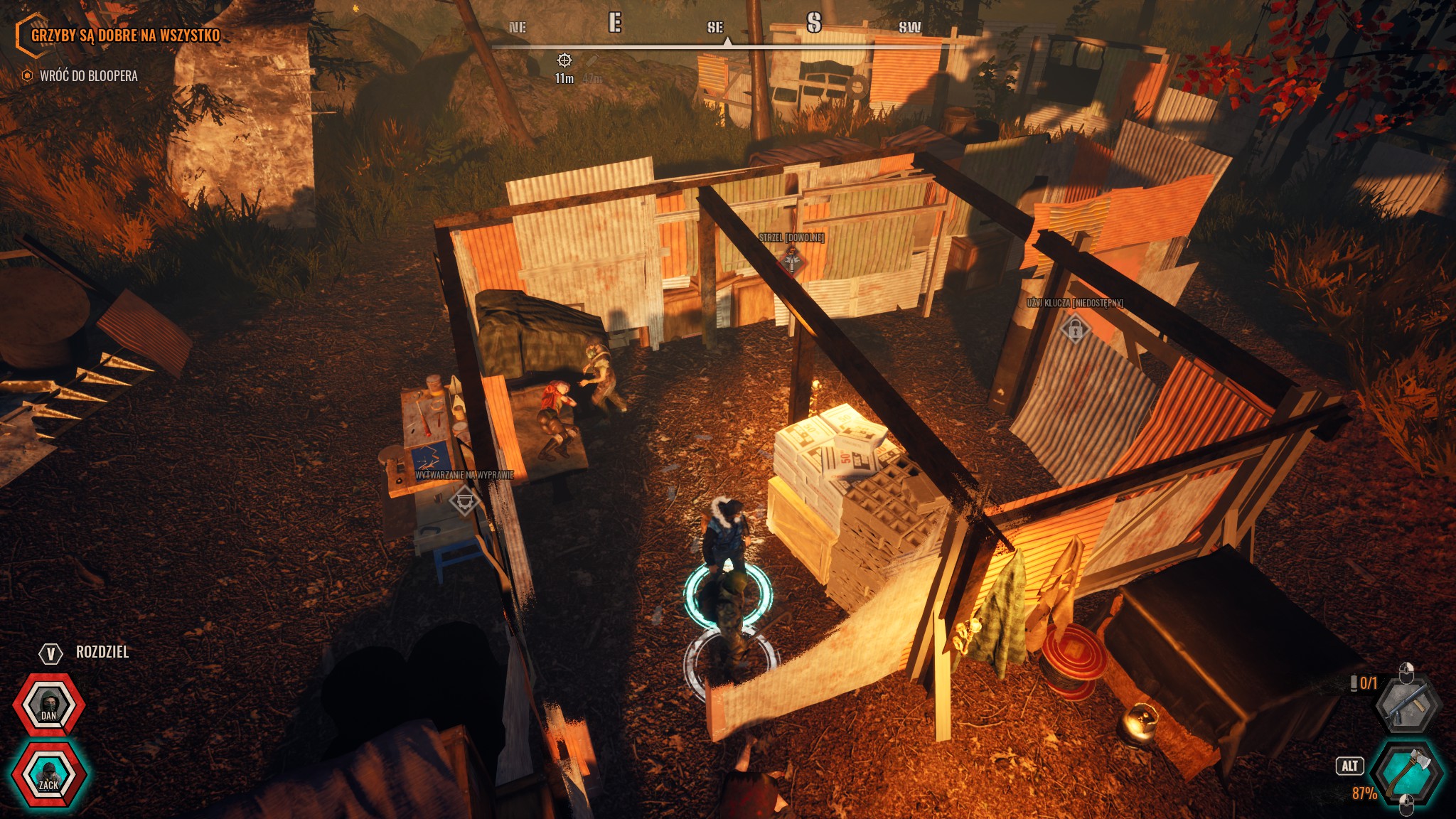Select Dan's character portrait
The width and height of the screenshot is (1456, 819).
tap(48, 705)
